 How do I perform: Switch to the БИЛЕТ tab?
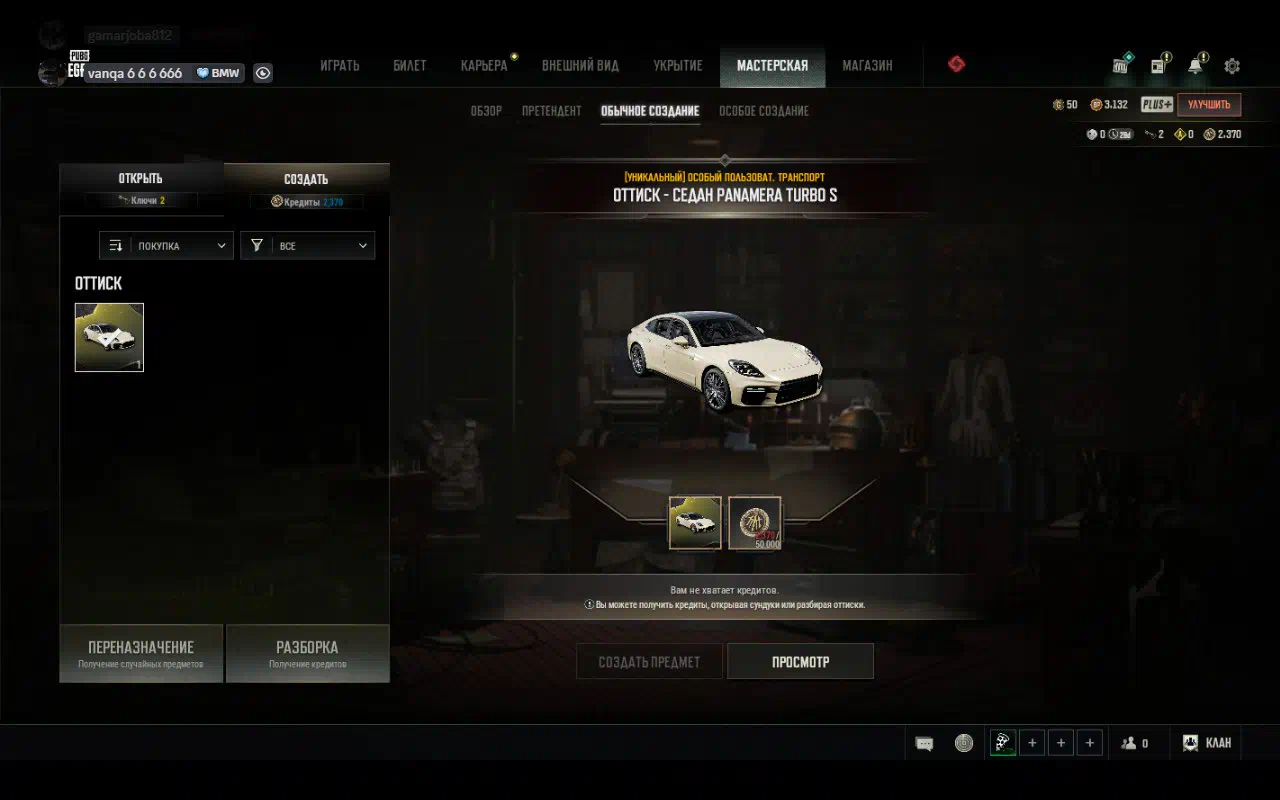pyautogui.click(x=410, y=66)
